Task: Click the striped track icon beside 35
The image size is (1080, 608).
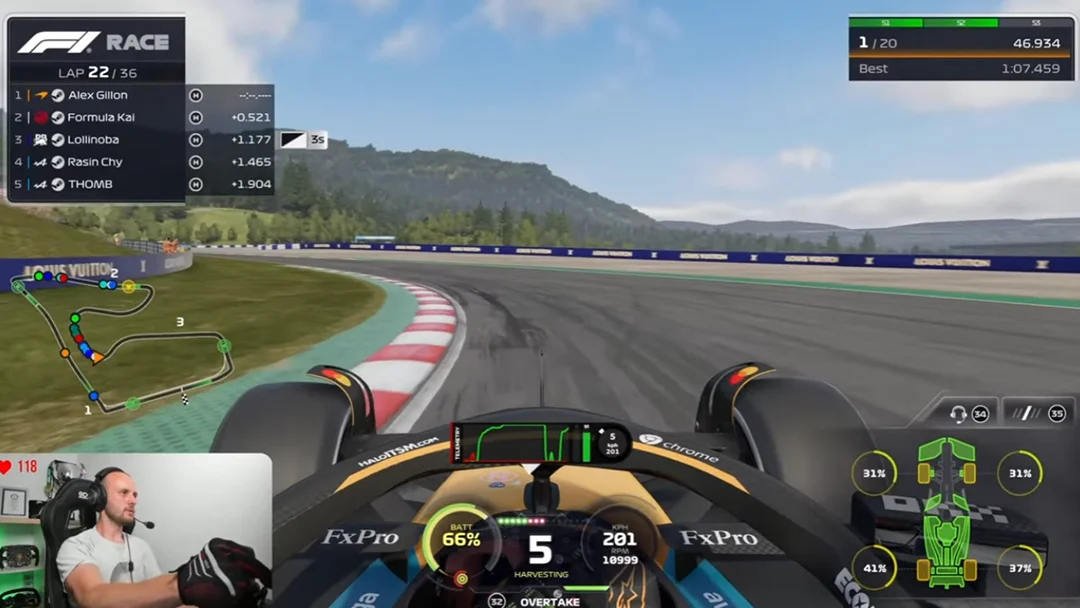Action: (1024, 413)
